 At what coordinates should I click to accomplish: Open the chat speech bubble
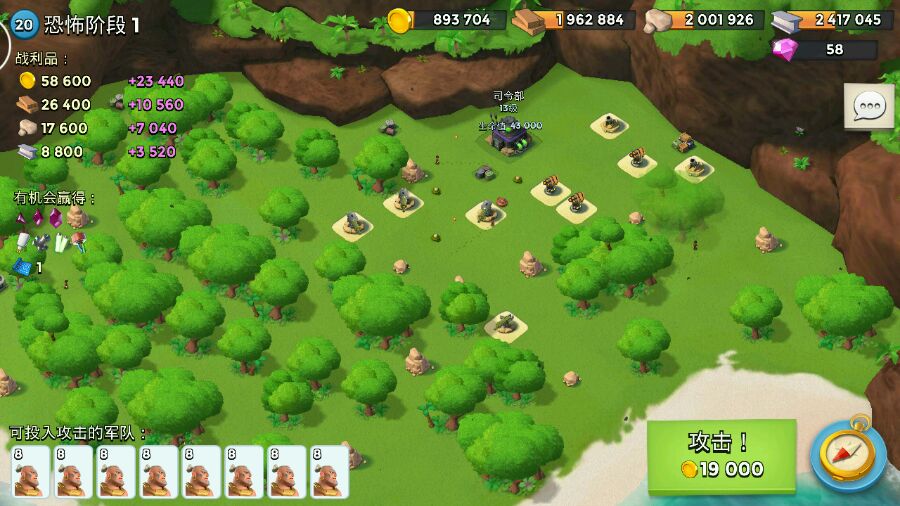[869, 106]
